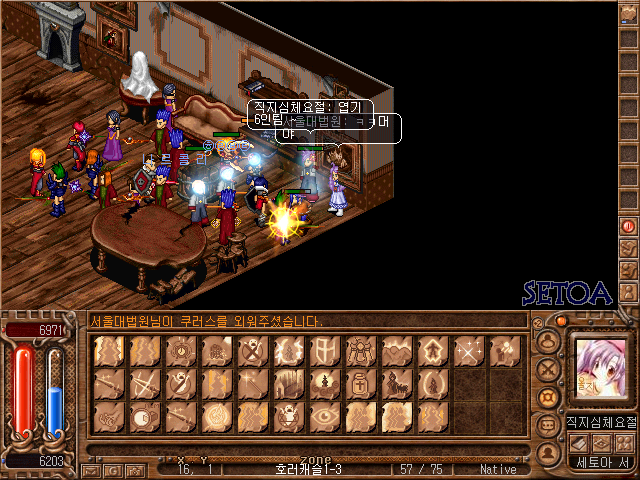
Task: Select the winged beetle skill icon
Action: pos(359,352)
